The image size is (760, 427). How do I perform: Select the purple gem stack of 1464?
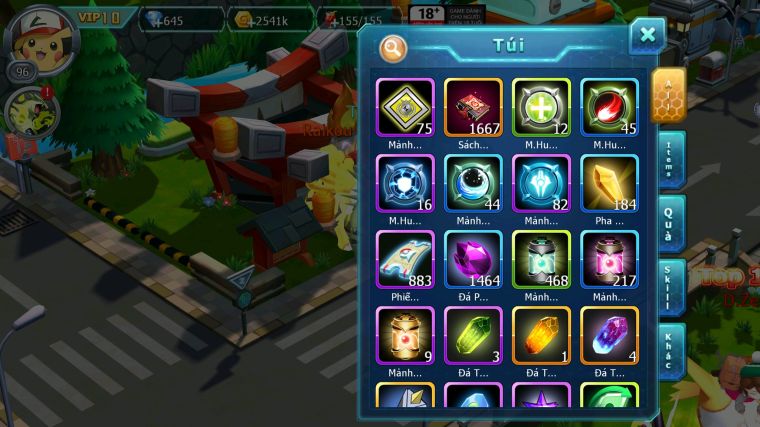(x=473, y=259)
